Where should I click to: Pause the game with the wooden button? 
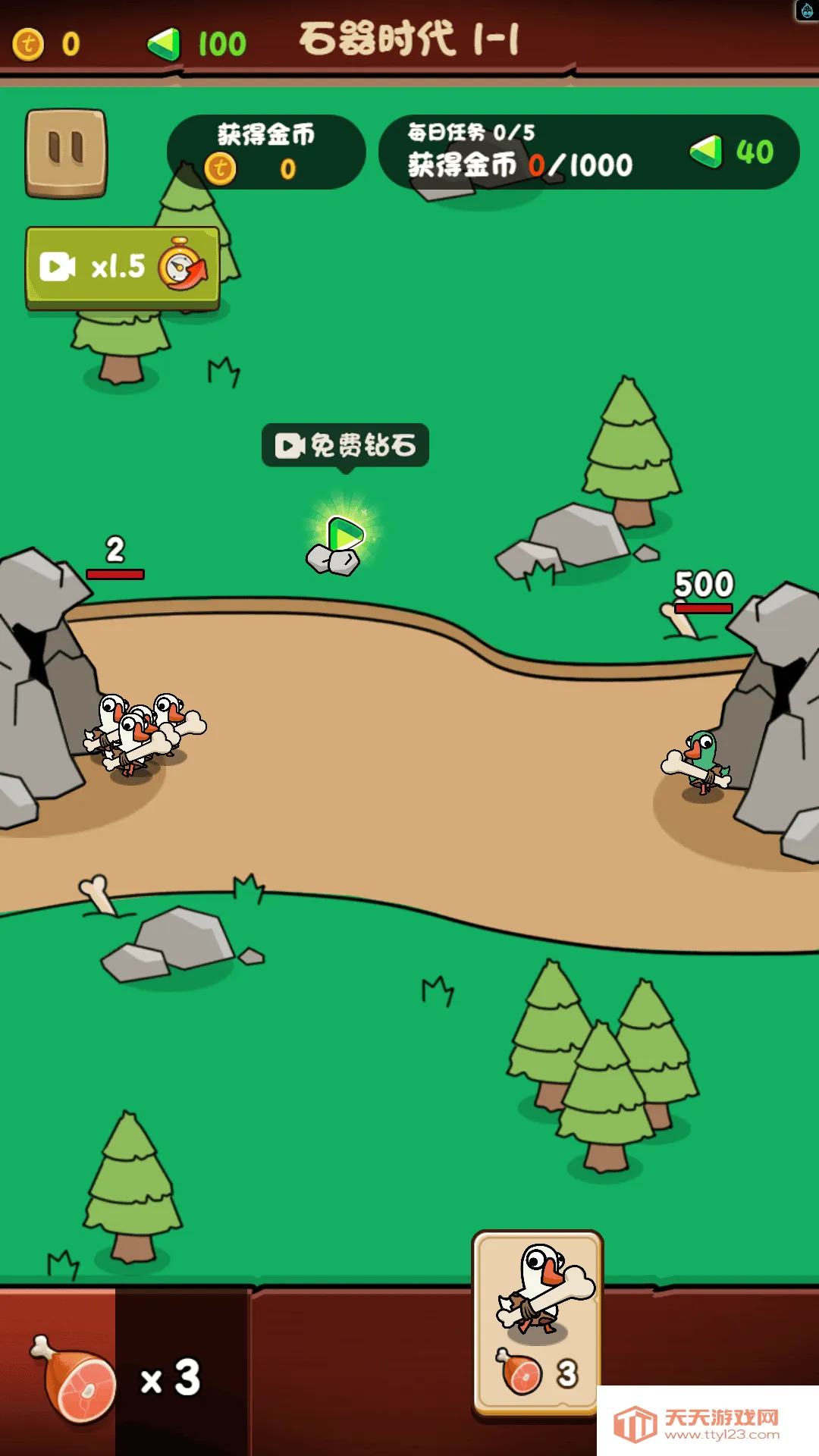point(66,152)
